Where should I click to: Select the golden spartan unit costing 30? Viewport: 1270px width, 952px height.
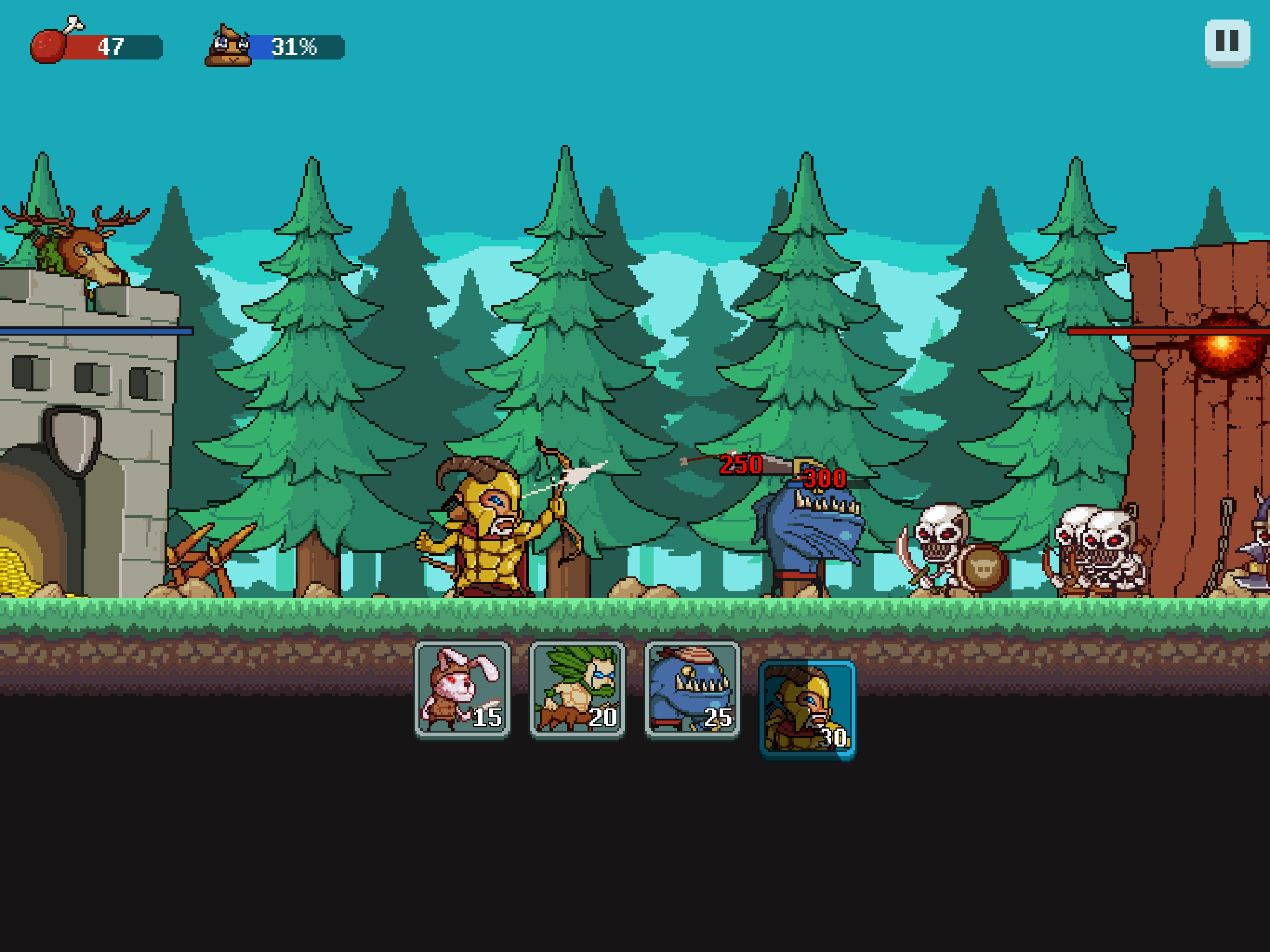(807, 709)
